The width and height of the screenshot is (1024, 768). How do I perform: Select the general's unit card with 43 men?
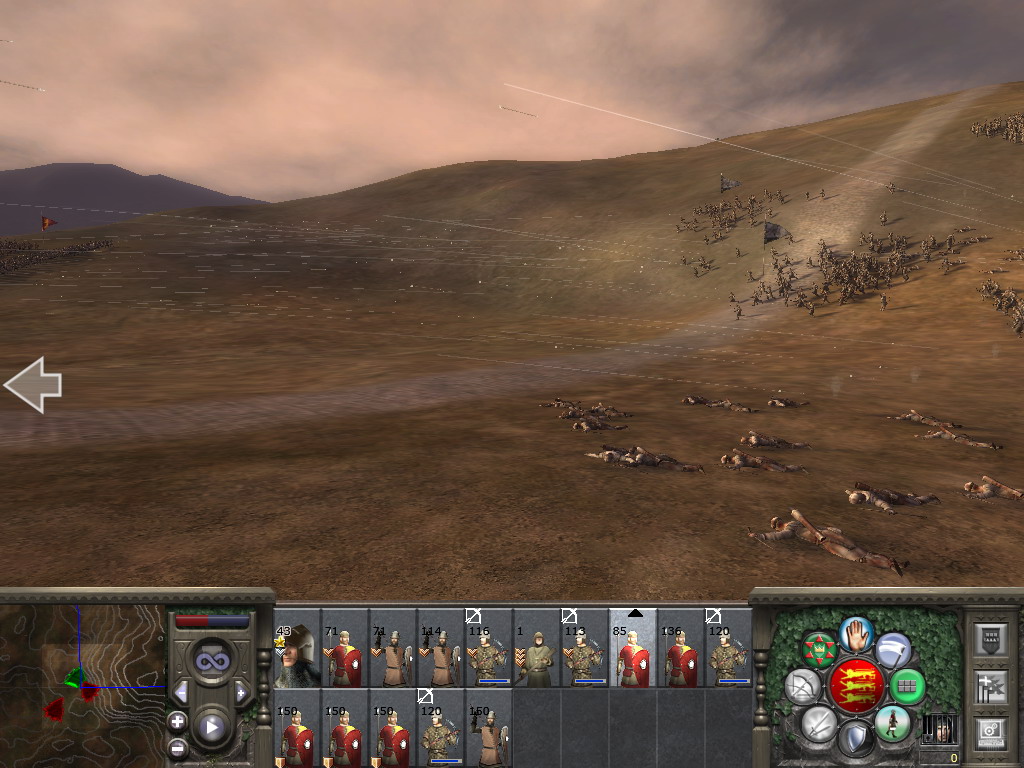pos(297,657)
